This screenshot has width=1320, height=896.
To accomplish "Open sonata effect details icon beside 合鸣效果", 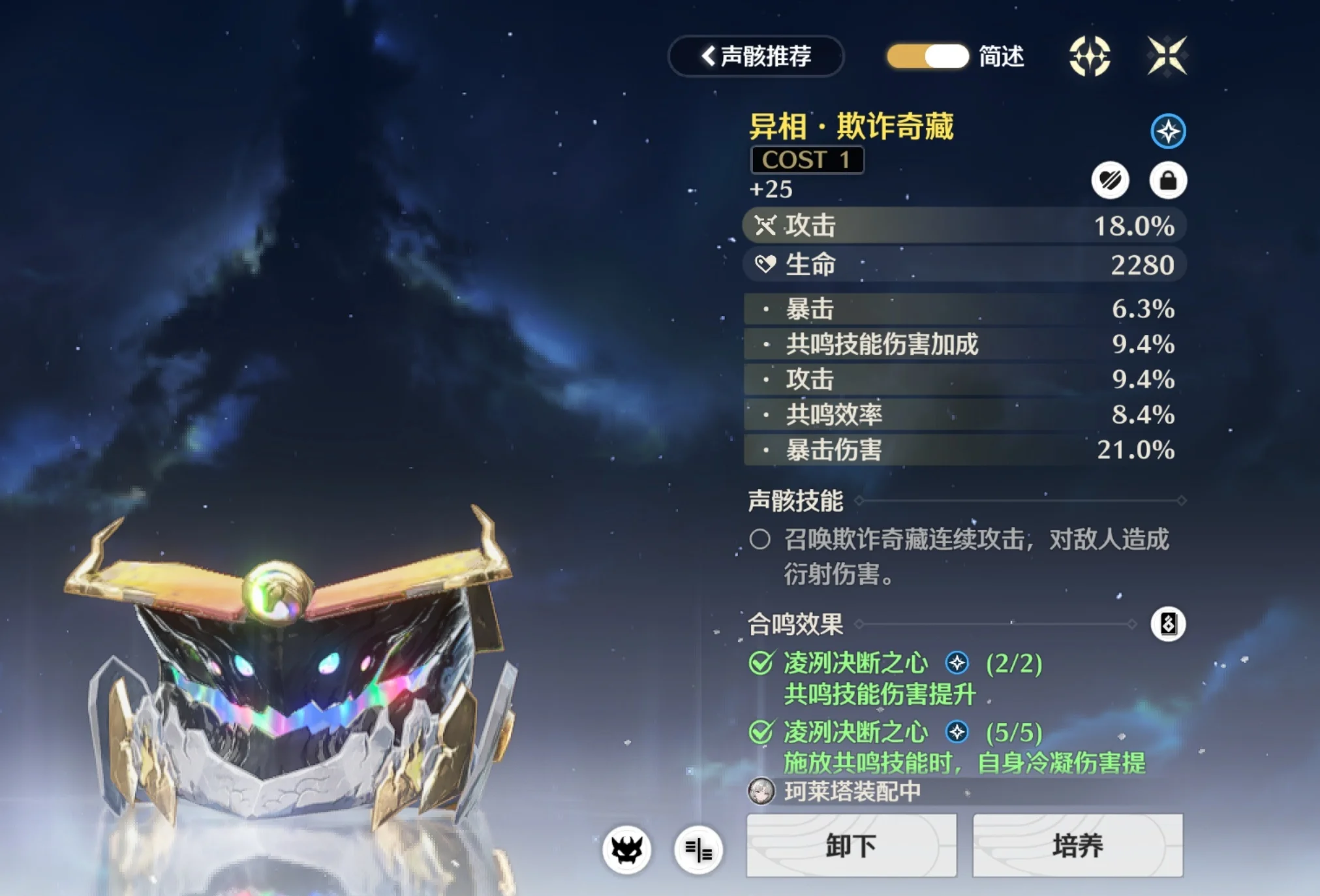I will coord(1167,624).
